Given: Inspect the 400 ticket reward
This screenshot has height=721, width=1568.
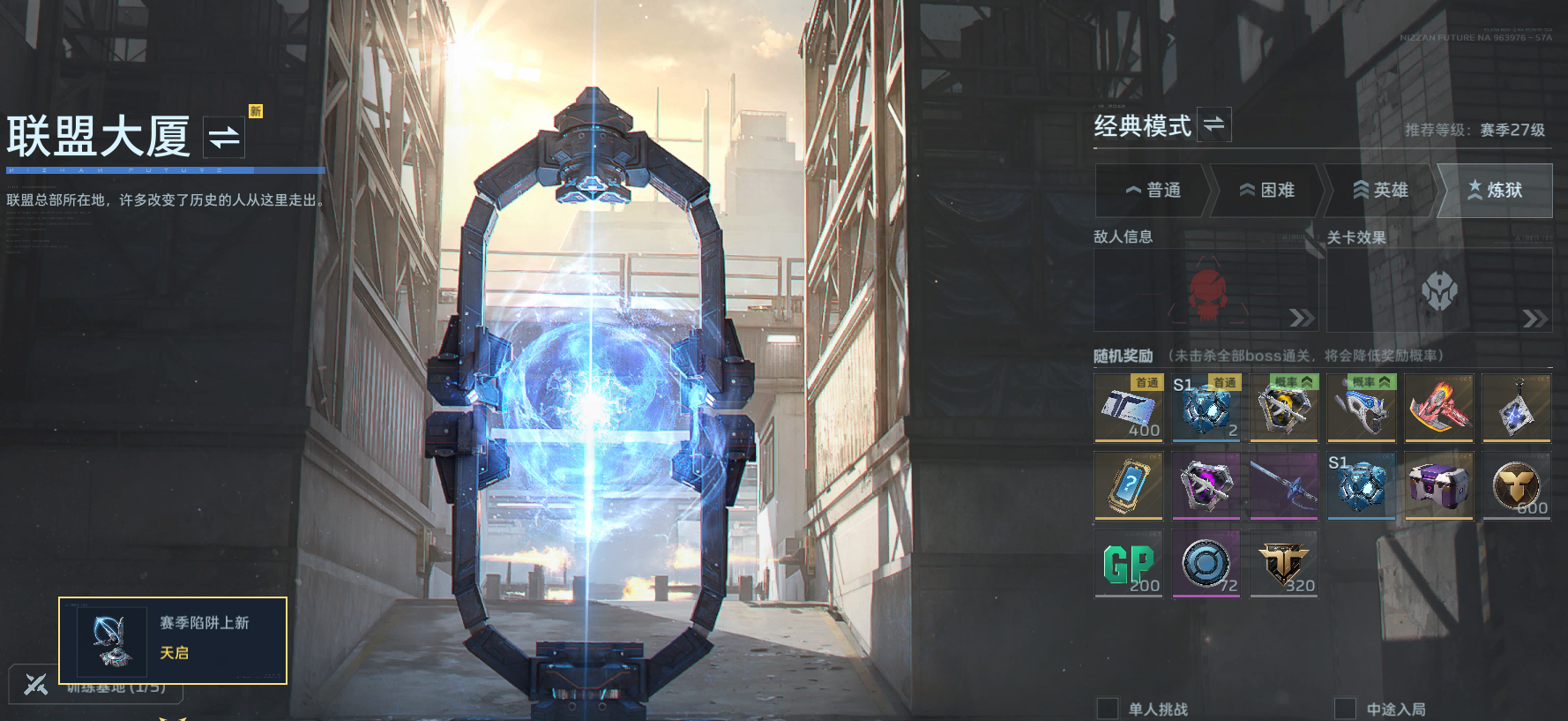Looking at the screenshot, I should (x=1129, y=408).
